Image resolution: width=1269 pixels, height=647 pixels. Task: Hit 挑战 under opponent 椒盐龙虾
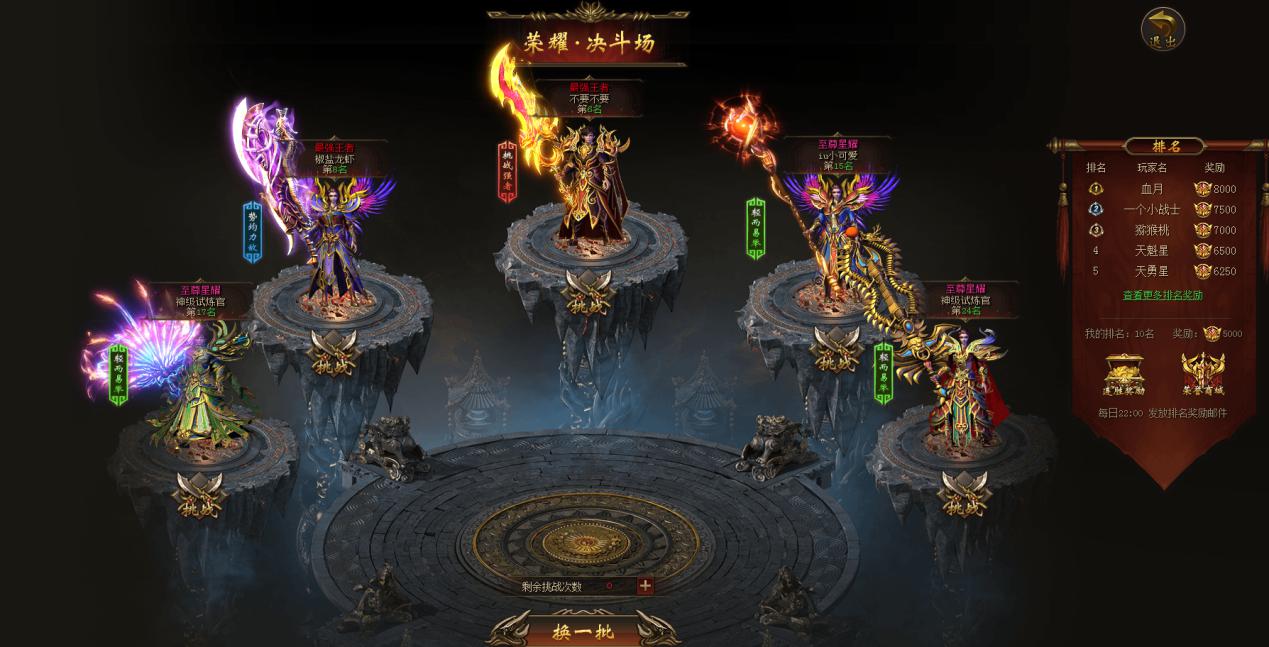[334, 350]
